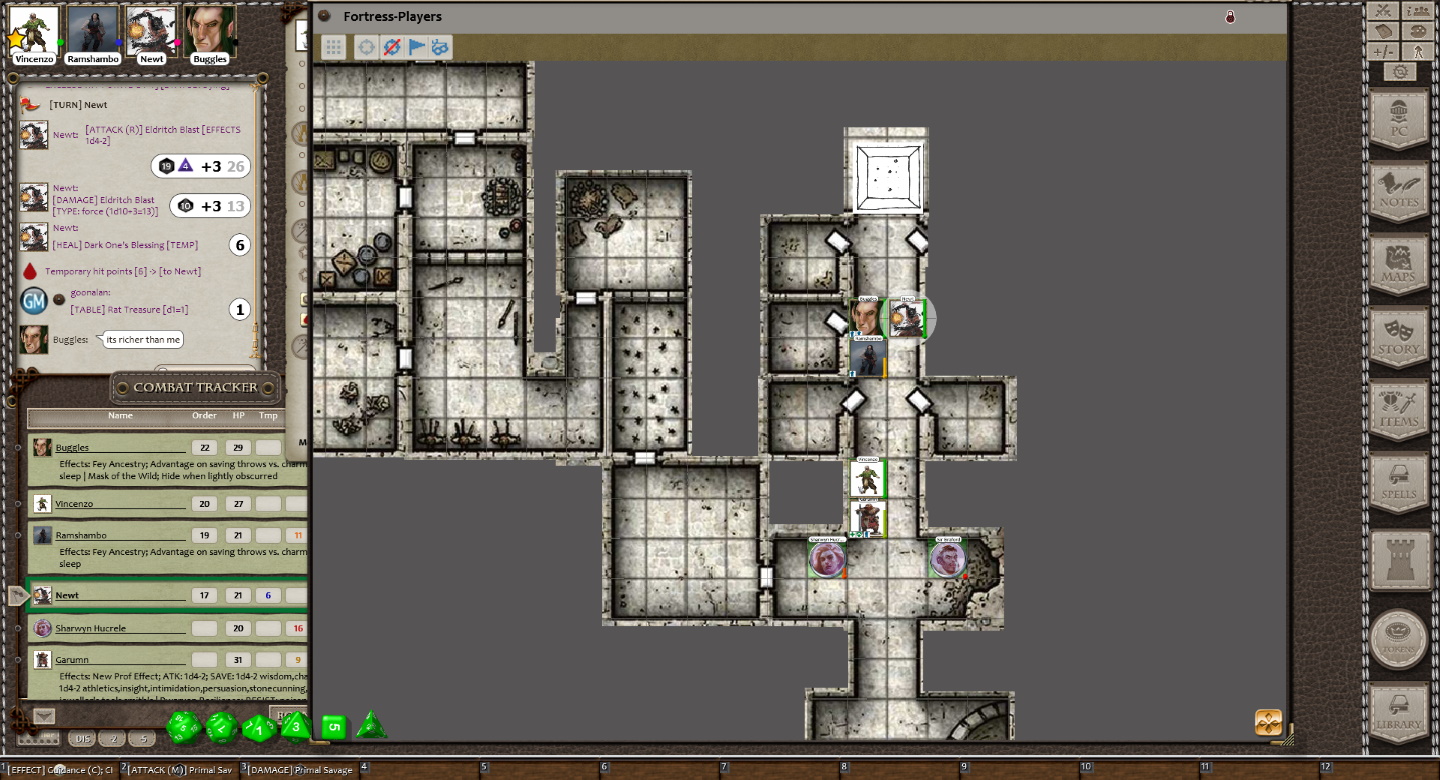Toggle the DIS disadvantage modifier button

click(83, 739)
